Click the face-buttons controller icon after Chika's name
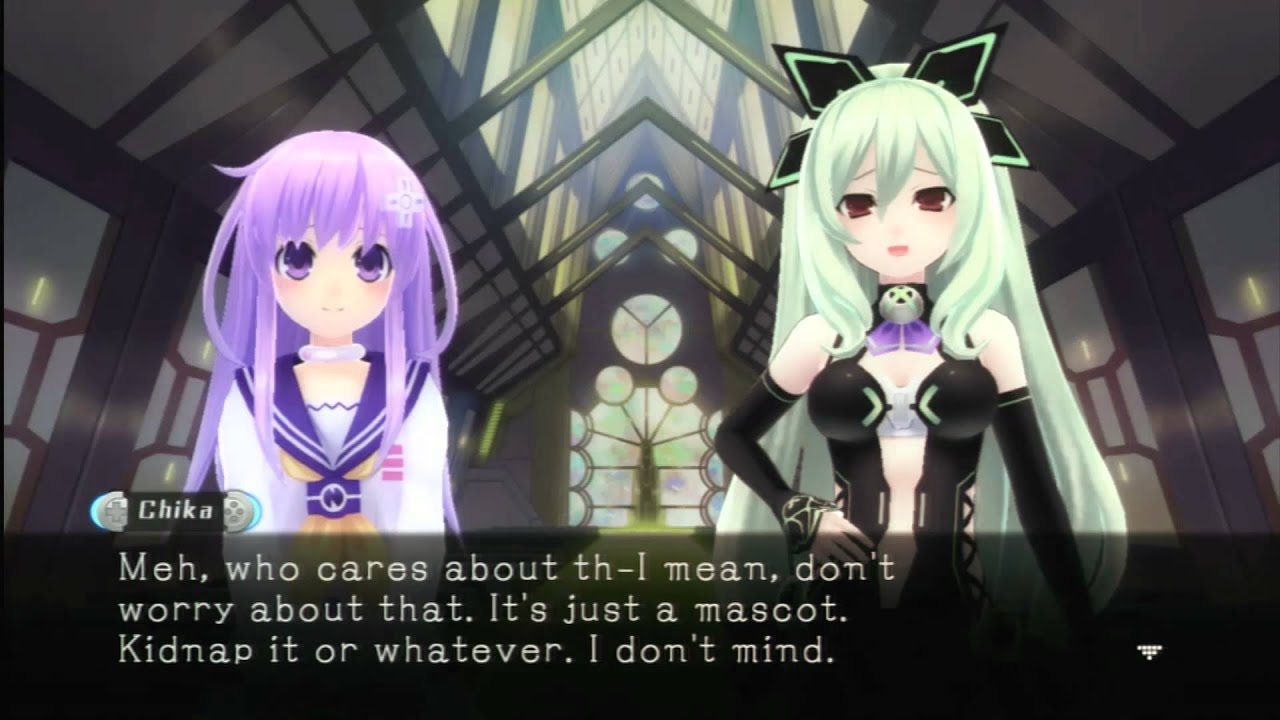The width and height of the screenshot is (1280, 720). tap(234, 510)
